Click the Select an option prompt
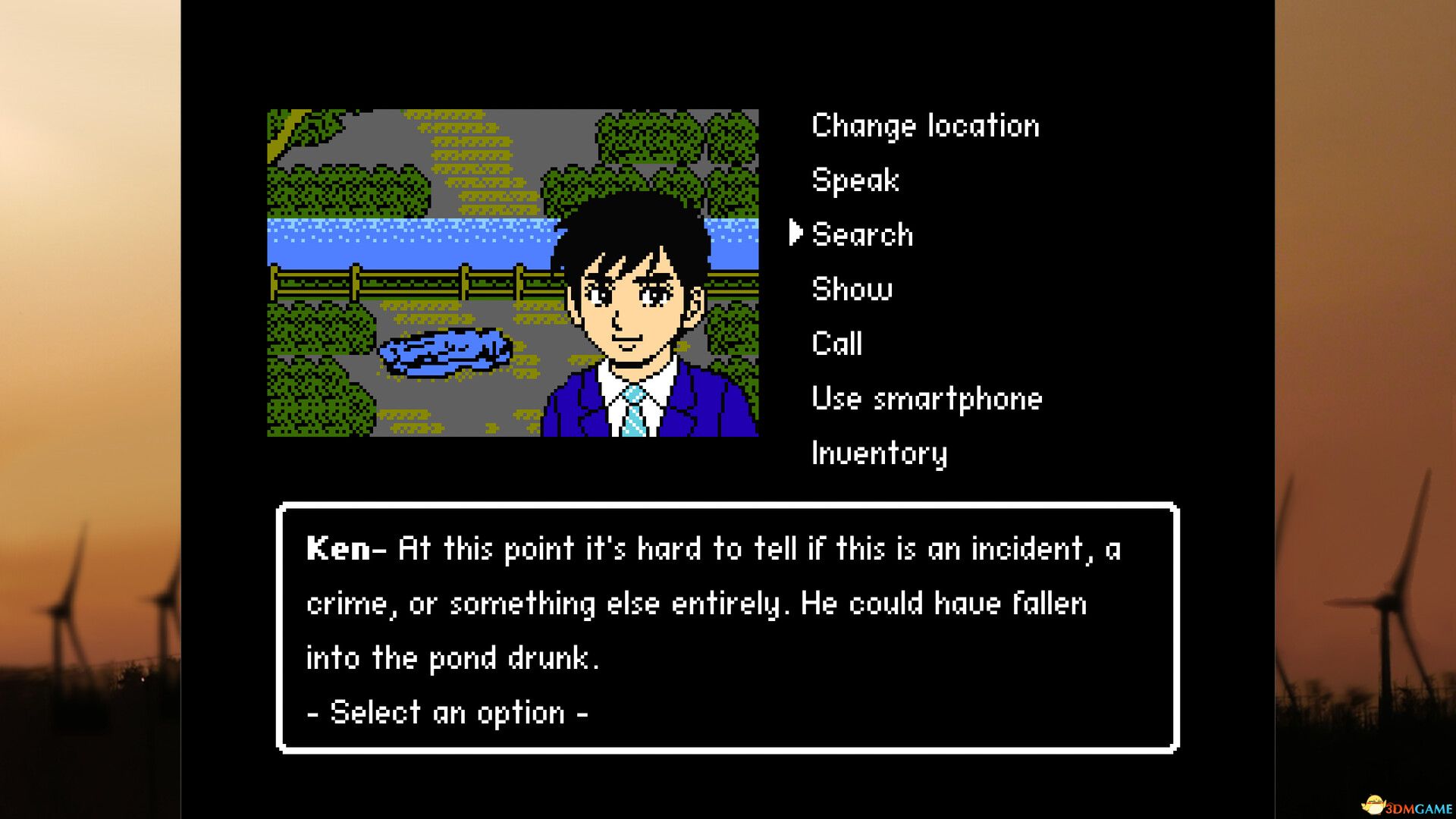The height and width of the screenshot is (819, 1456). pos(446,711)
